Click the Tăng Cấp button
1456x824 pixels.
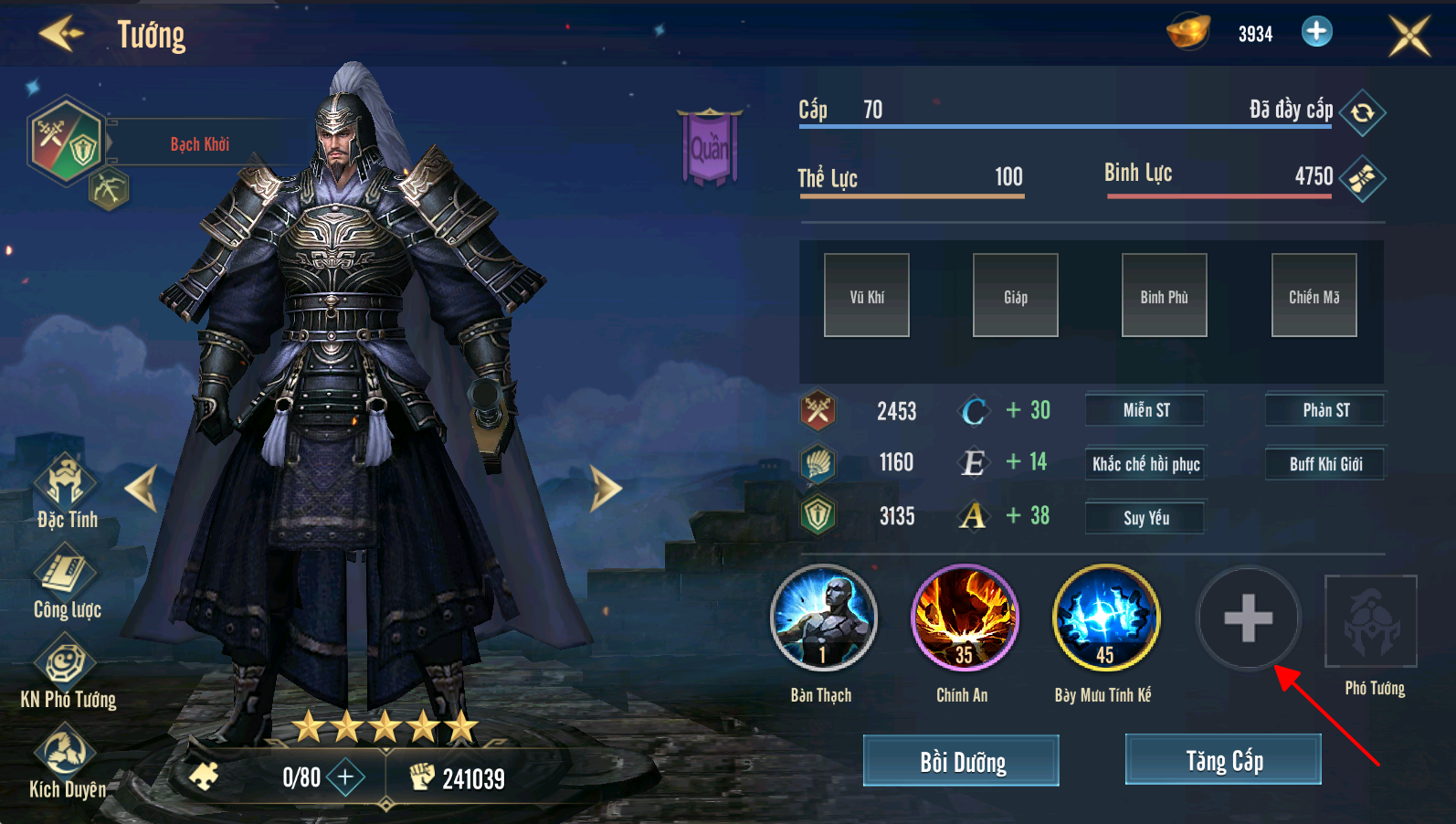(1223, 760)
